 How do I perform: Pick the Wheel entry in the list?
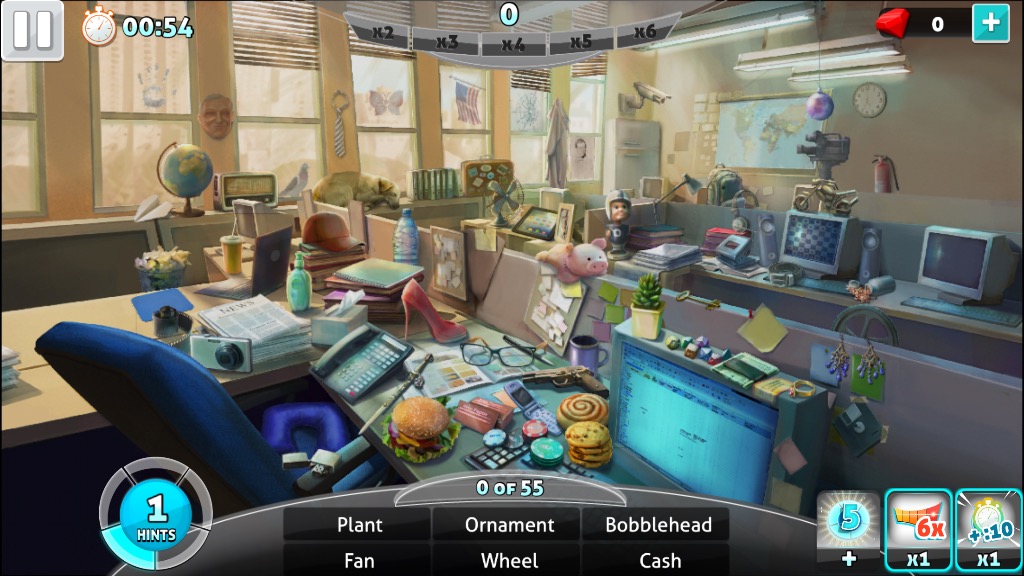click(x=509, y=560)
